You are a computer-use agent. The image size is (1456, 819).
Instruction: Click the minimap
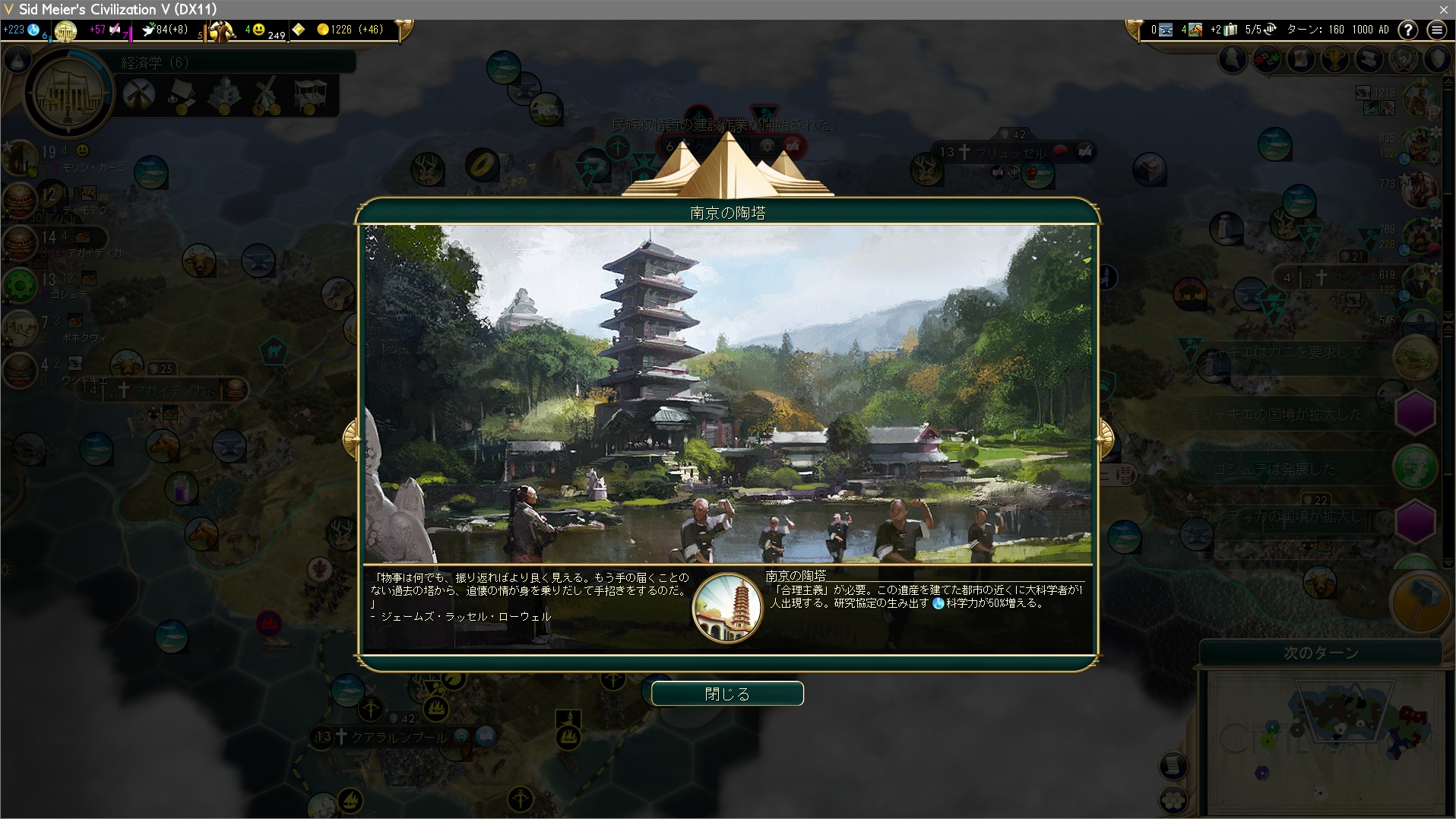pos(1321,735)
